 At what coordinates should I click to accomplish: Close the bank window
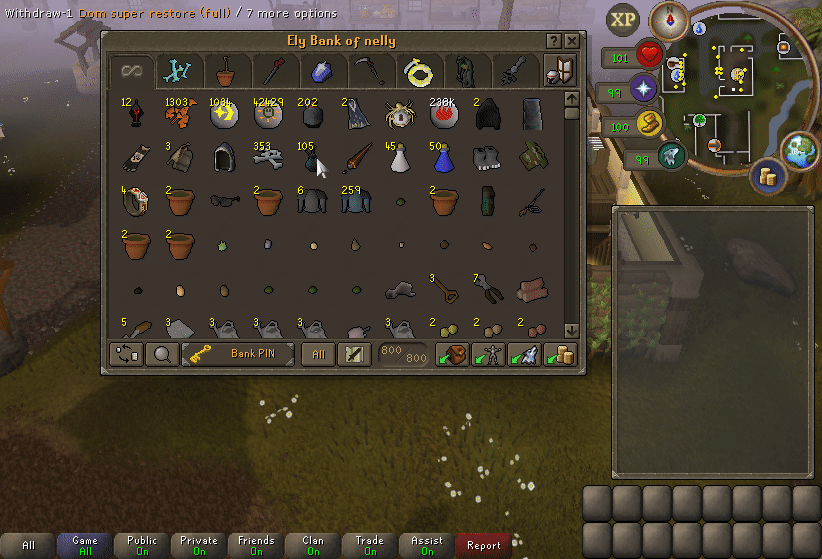(x=571, y=41)
